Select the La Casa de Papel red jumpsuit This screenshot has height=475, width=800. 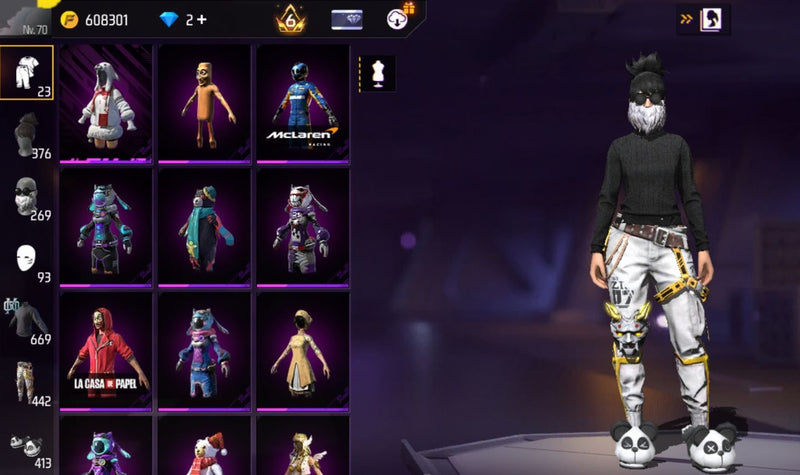(x=105, y=350)
